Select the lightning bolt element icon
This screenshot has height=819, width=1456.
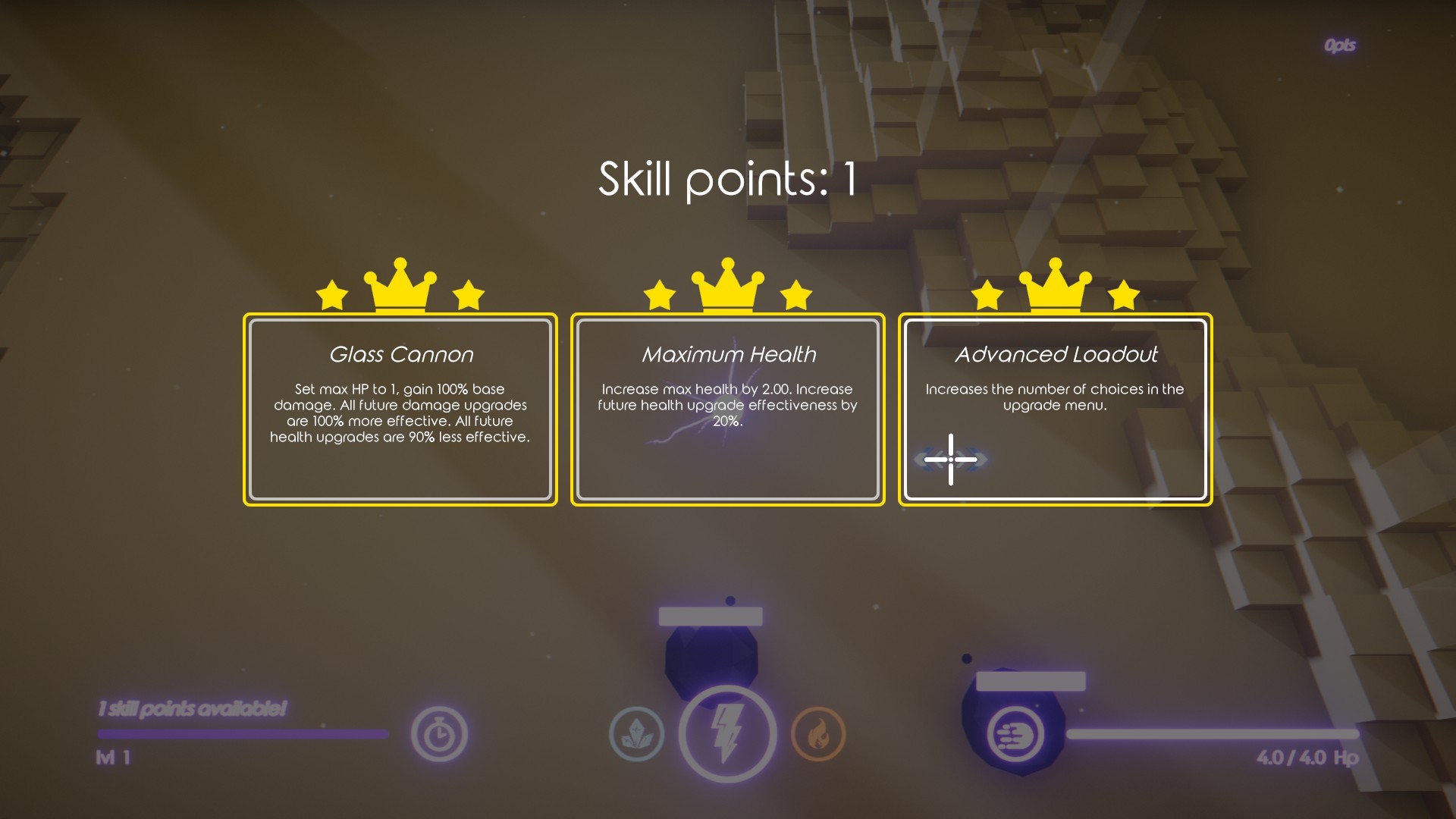(x=726, y=733)
